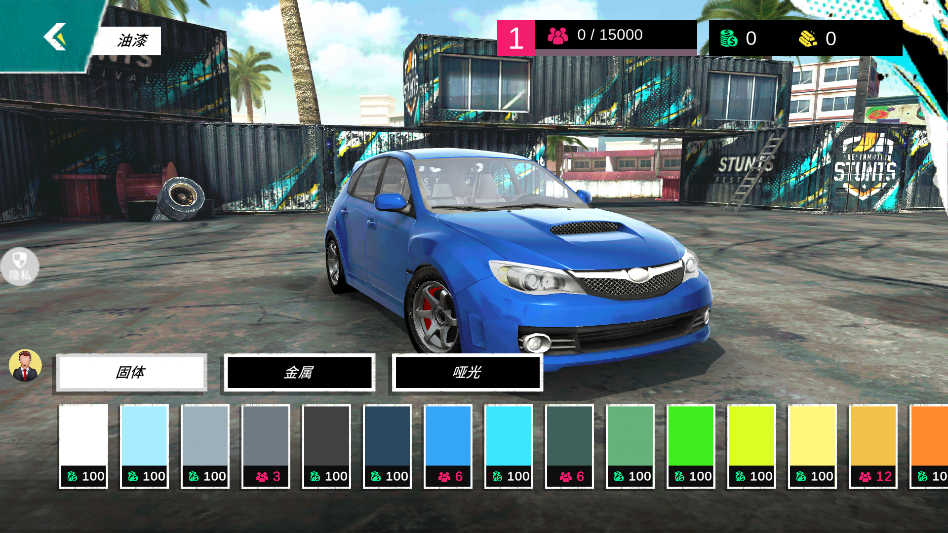The width and height of the screenshot is (948, 533).
Task: Open the 隐私 privacy shield button
Action: (20, 266)
